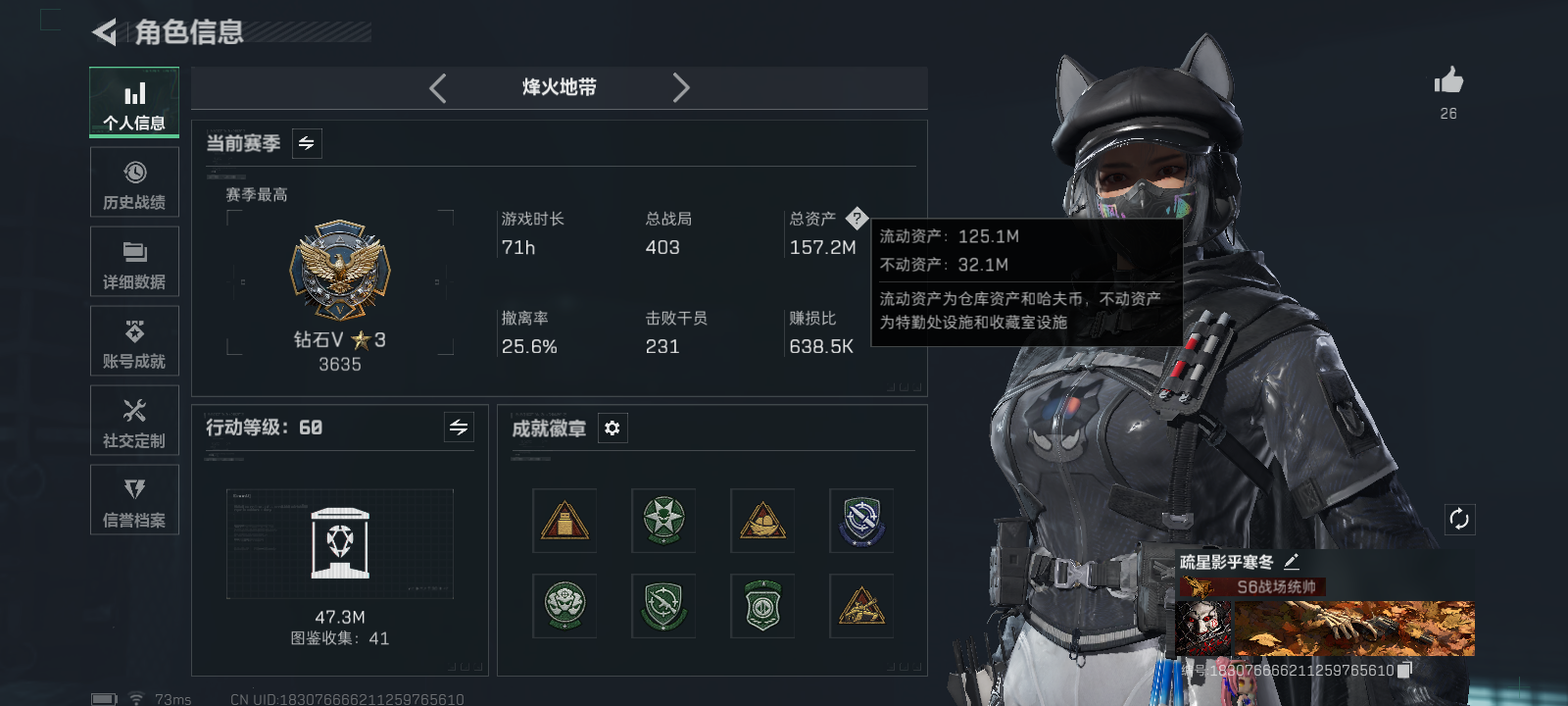Screen dimensions: 1568x706
Task: Open the 烽火地带 mode header
Action: (559, 87)
